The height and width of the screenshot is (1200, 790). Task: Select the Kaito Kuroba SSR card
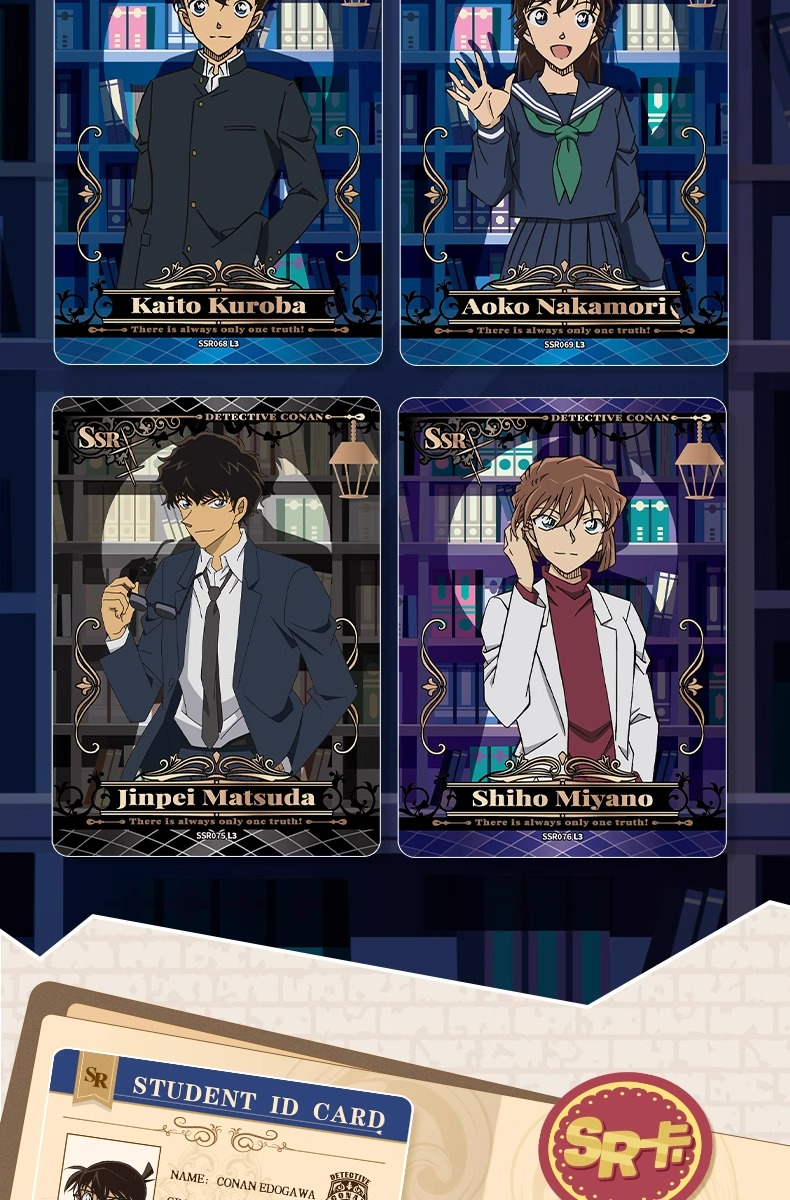point(218,180)
